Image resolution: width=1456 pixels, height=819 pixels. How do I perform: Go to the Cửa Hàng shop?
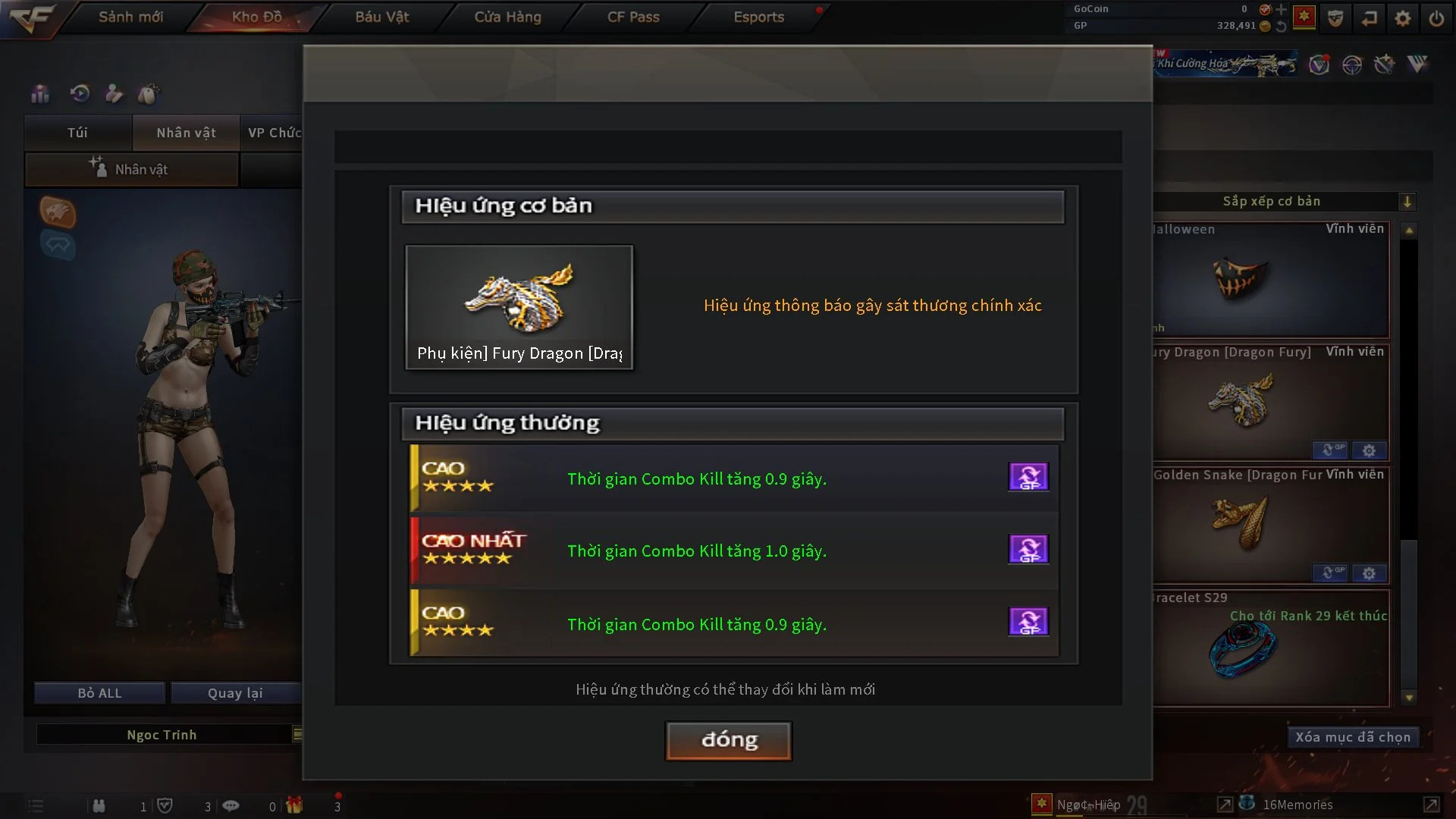[507, 17]
